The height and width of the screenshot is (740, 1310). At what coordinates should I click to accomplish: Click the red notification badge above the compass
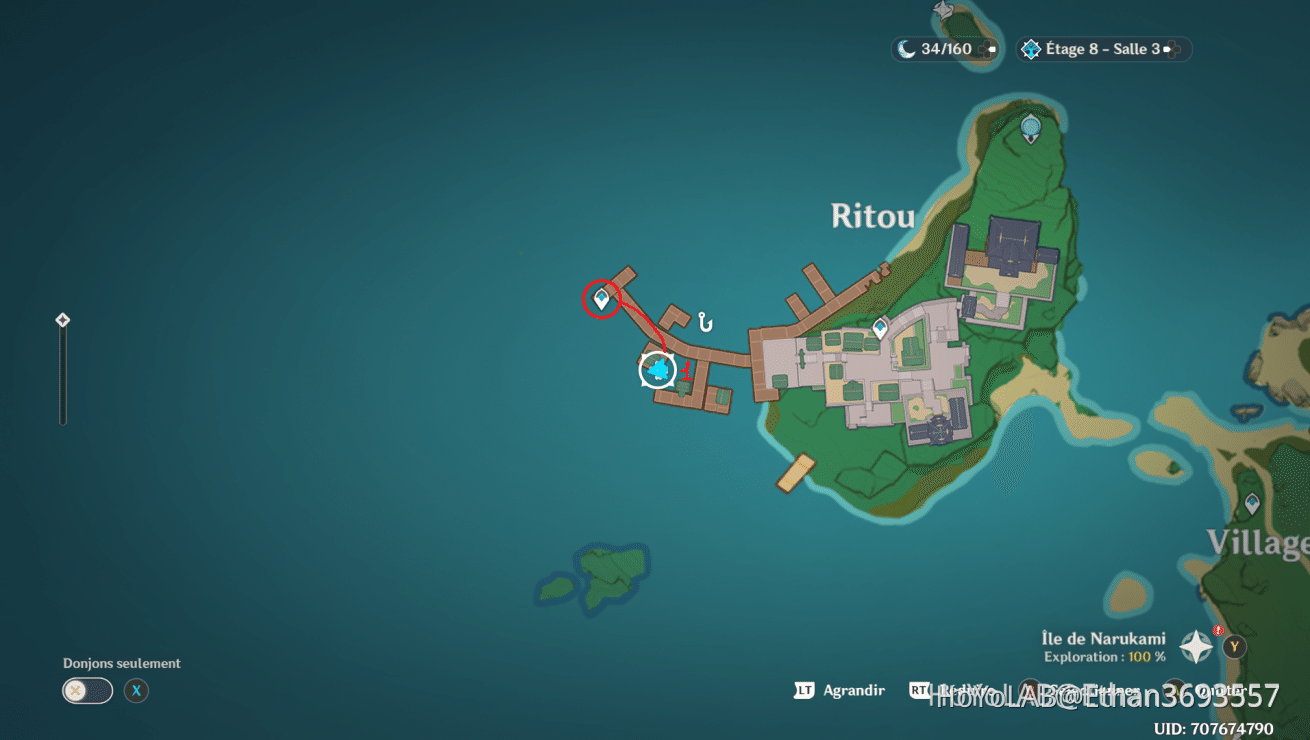tap(1218, 630)
